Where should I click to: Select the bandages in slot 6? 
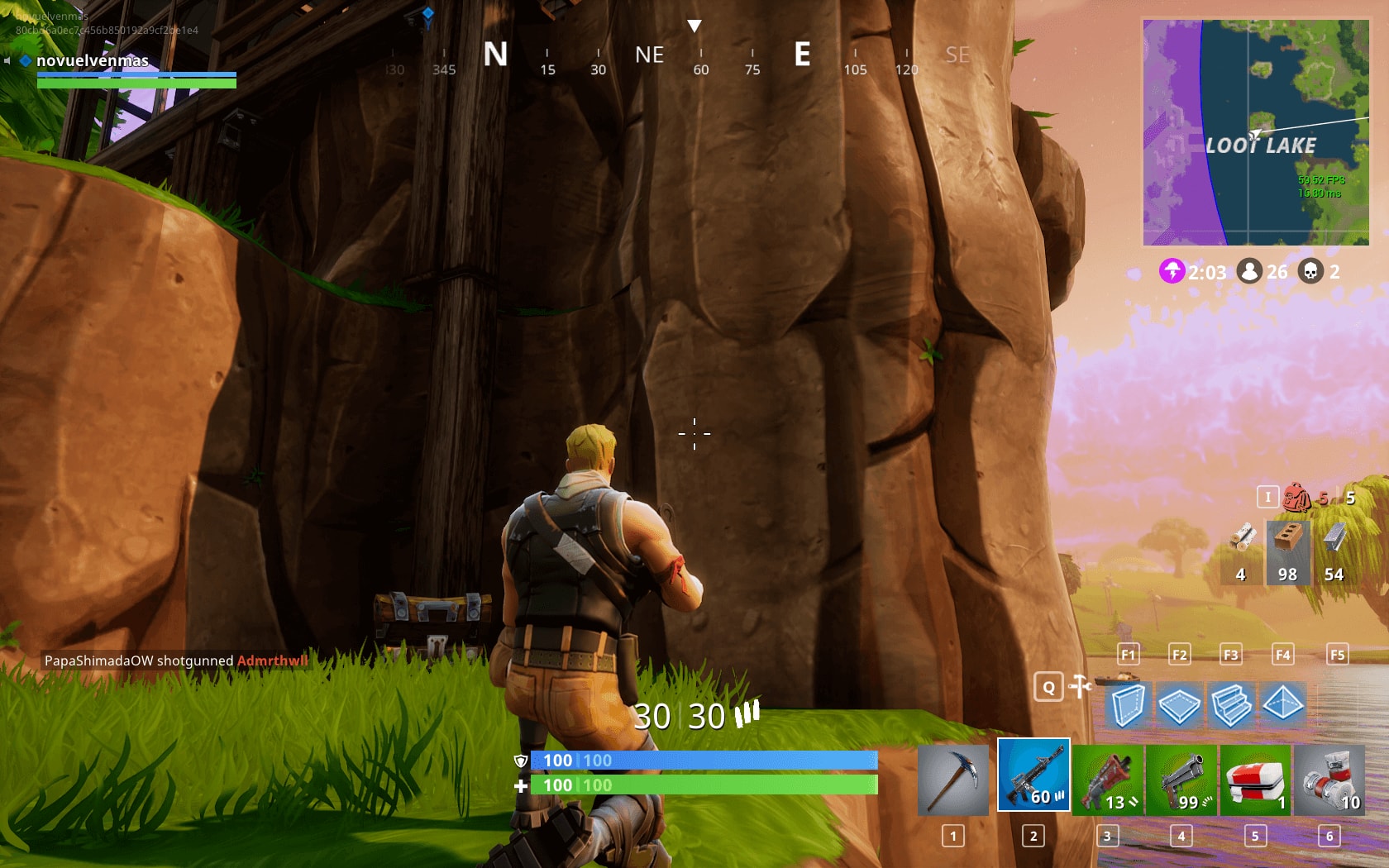pos(1327,775)
